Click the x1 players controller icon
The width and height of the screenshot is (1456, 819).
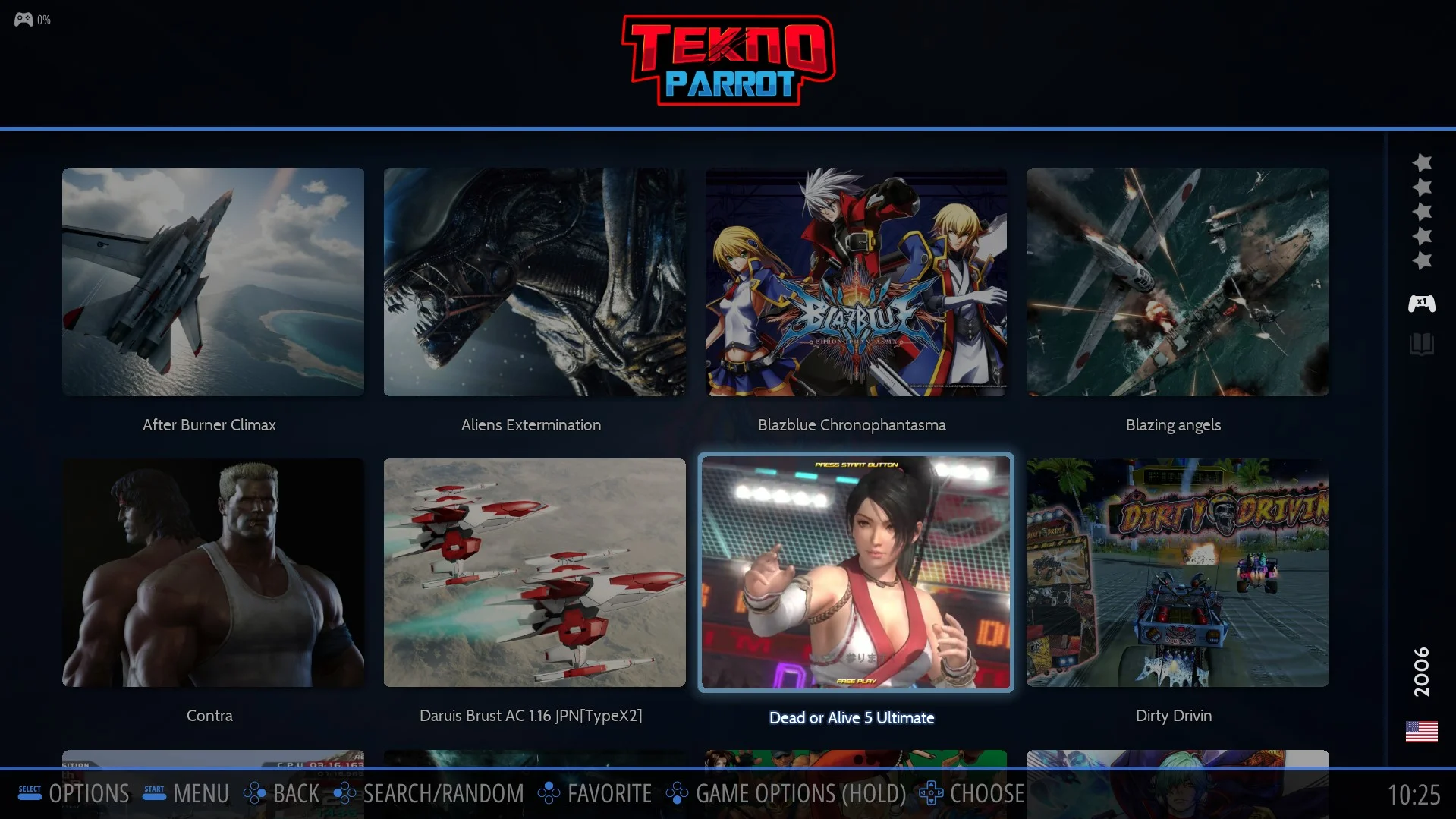(x=1421, y=304)
